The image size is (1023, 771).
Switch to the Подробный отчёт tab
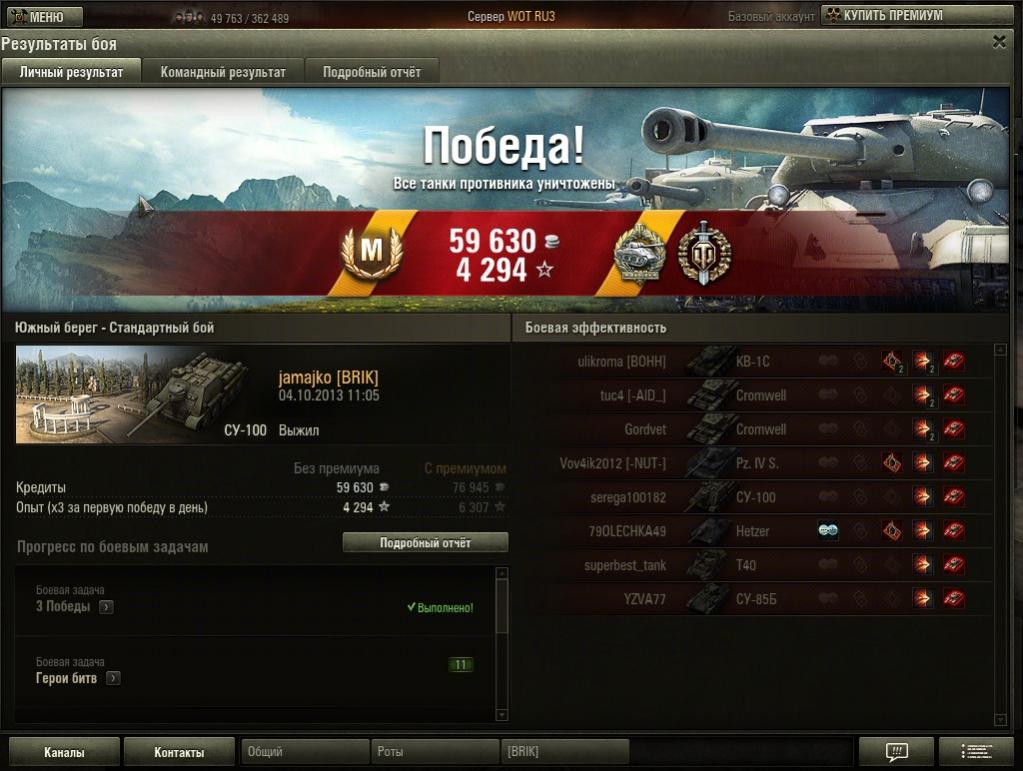(372, 72)
